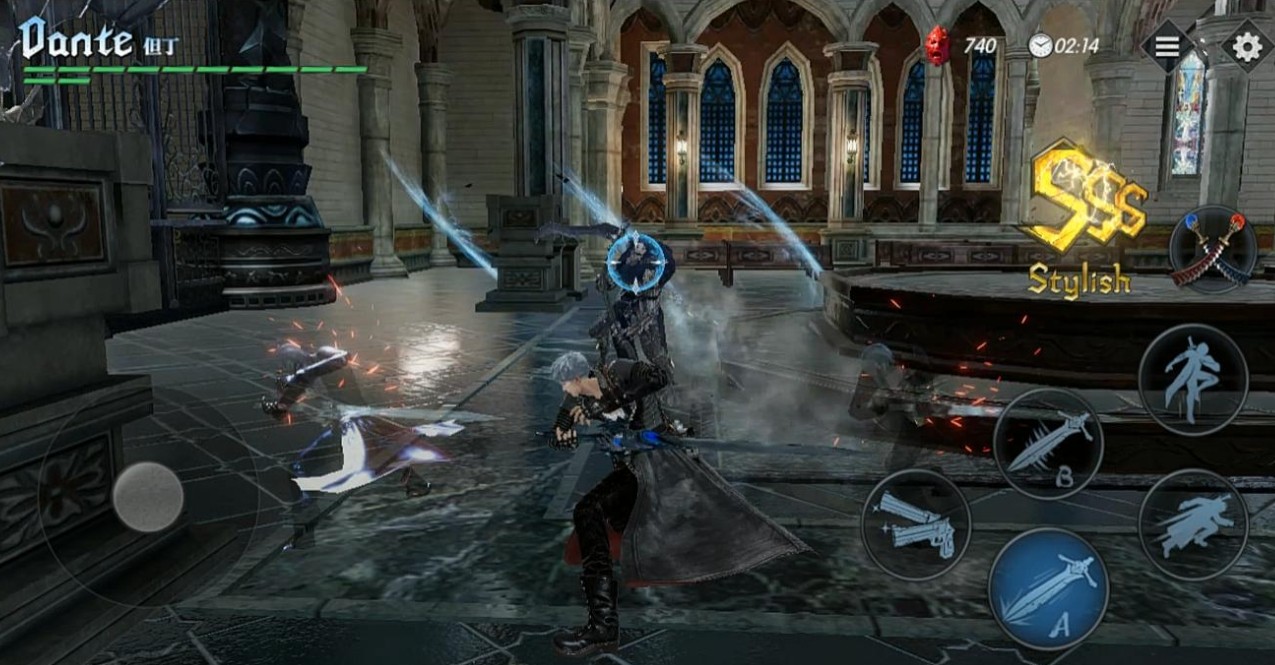Open the three-line list menu

point(1167,47)
